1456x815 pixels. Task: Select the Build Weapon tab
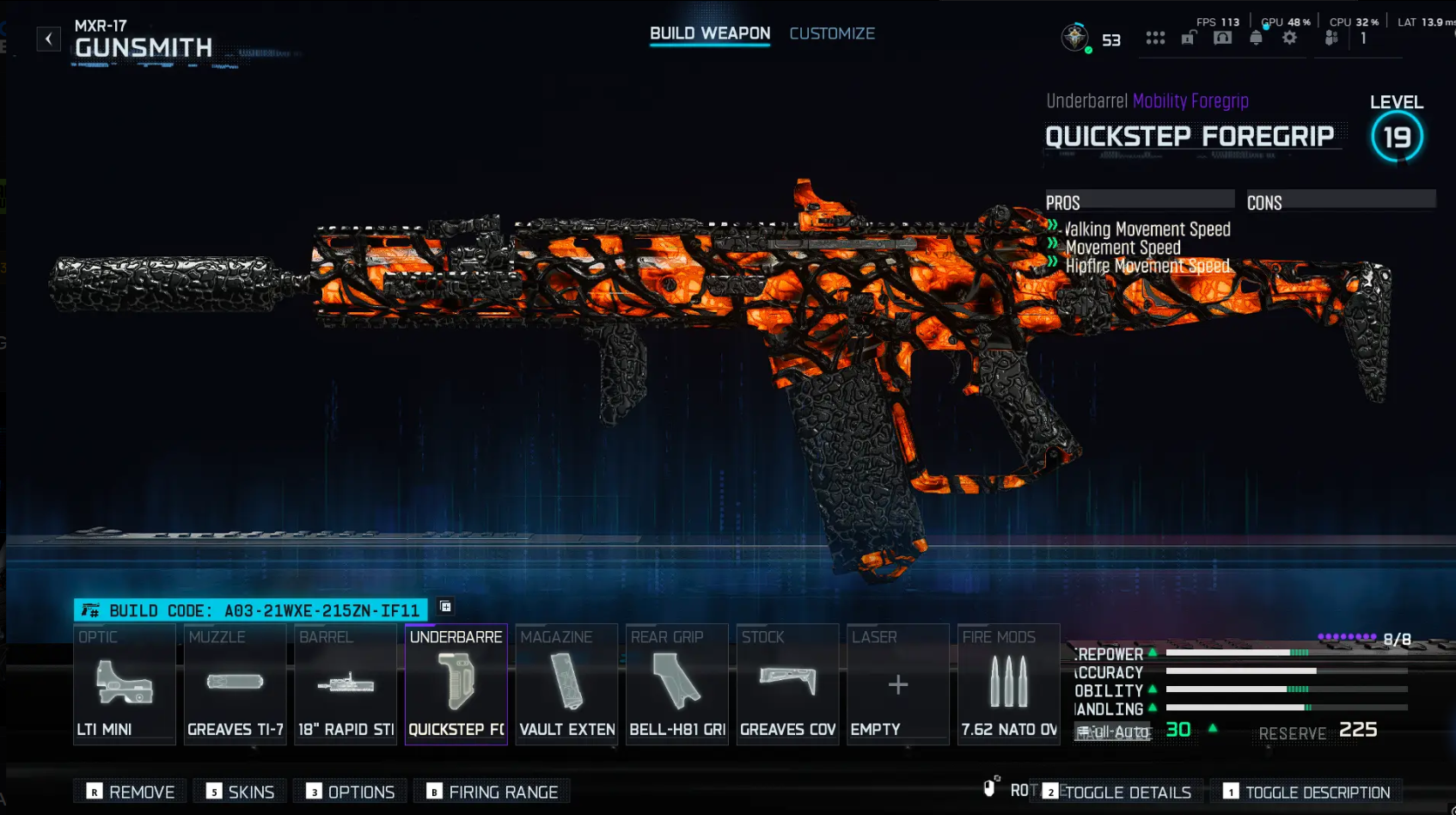(709, 32)
